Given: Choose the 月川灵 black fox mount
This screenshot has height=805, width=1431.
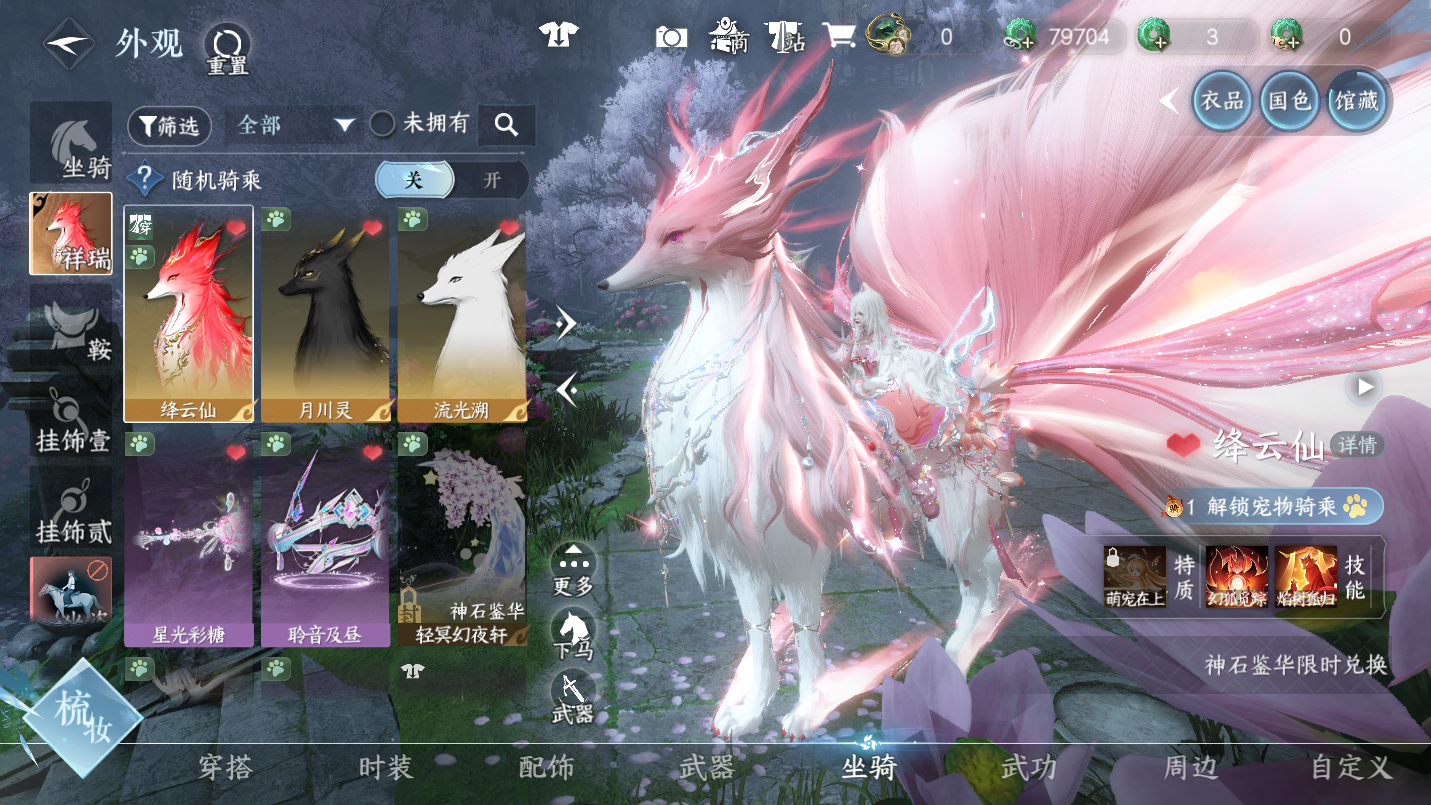Looking at the screenshot, I should [325, 313].
